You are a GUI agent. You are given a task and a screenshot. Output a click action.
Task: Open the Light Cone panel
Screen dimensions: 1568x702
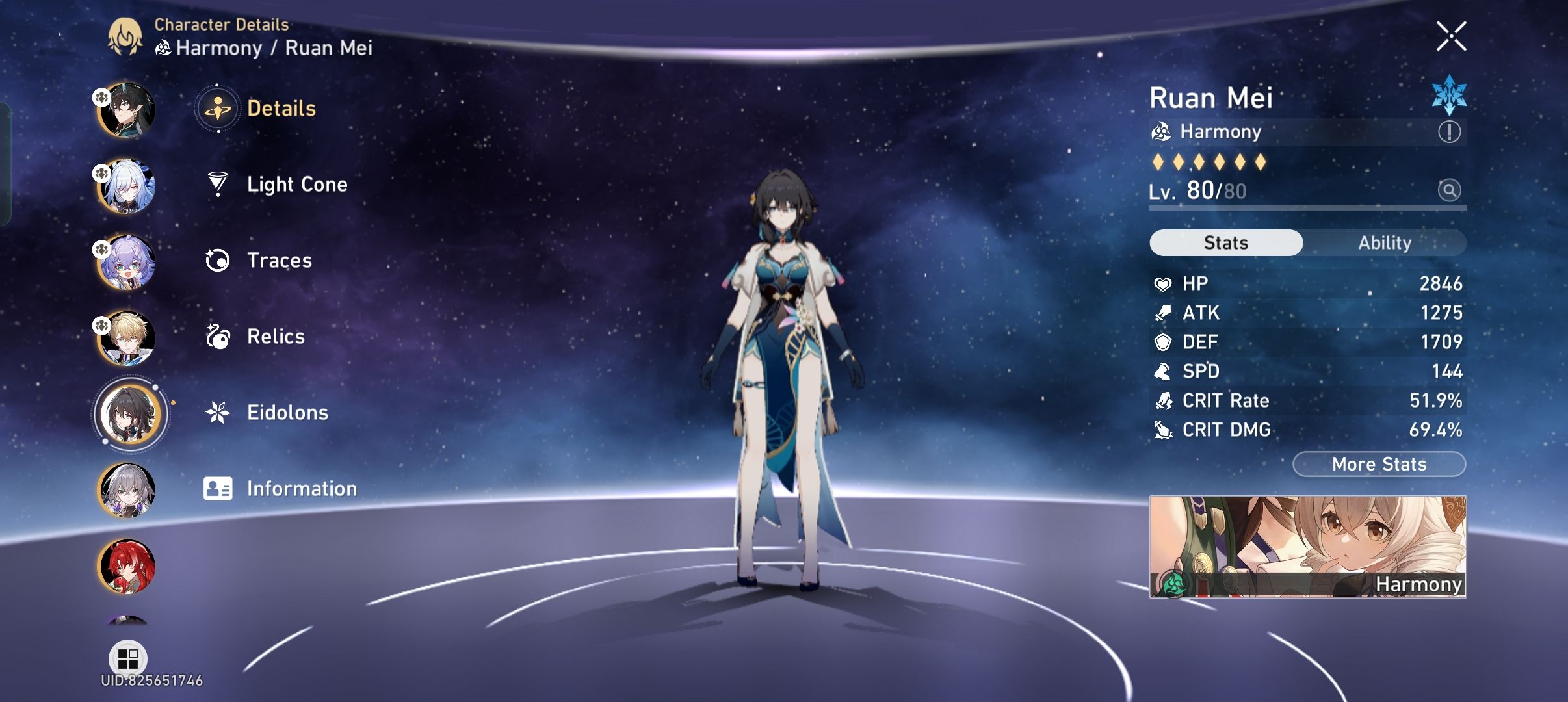[297, 185]
